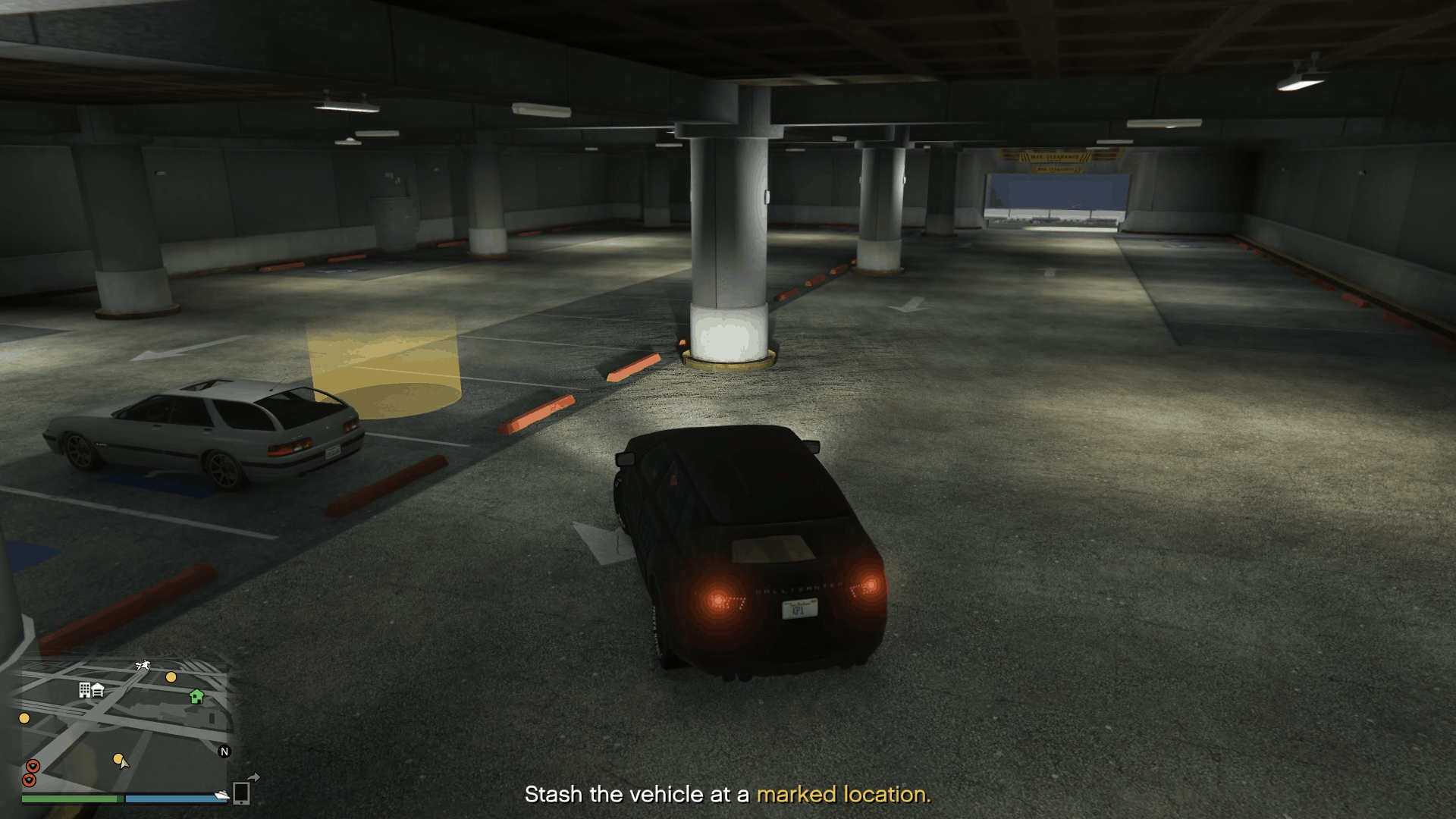This screenshot has height=819, width=1456.
Task: Click the garage icon beside the building blip
Action: 98,690
